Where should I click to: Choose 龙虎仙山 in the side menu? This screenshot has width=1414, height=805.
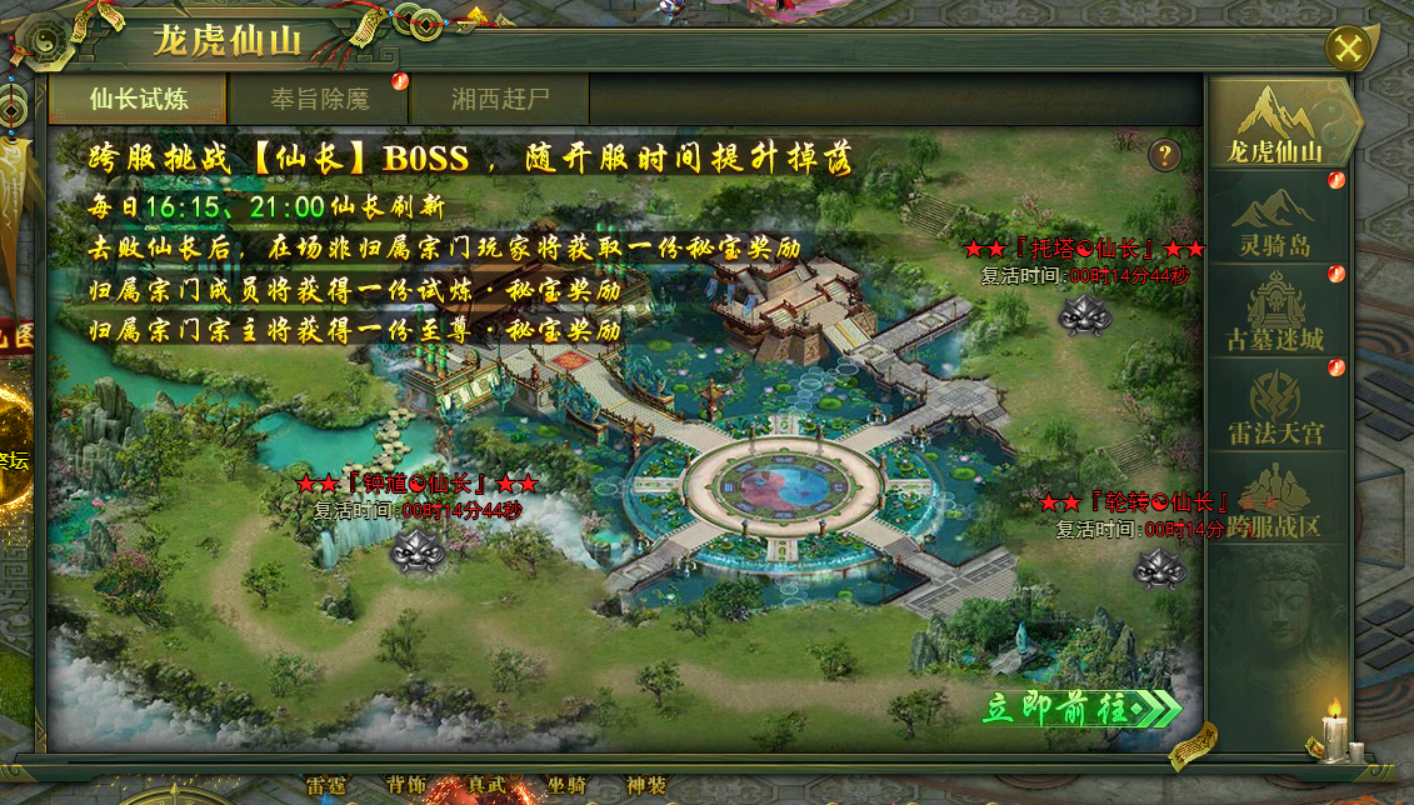(x=1275, y=124)
